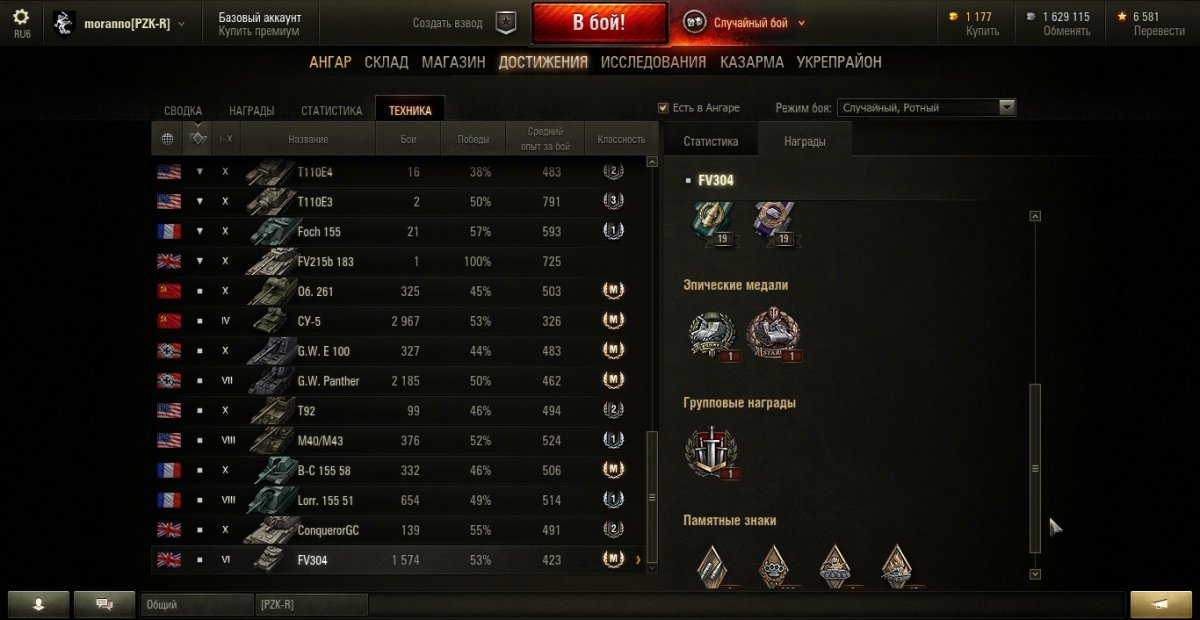Open the УКРЕПРАЙОН stronghold section
The height and width of the screenshot is (620, 1200).
839,62
